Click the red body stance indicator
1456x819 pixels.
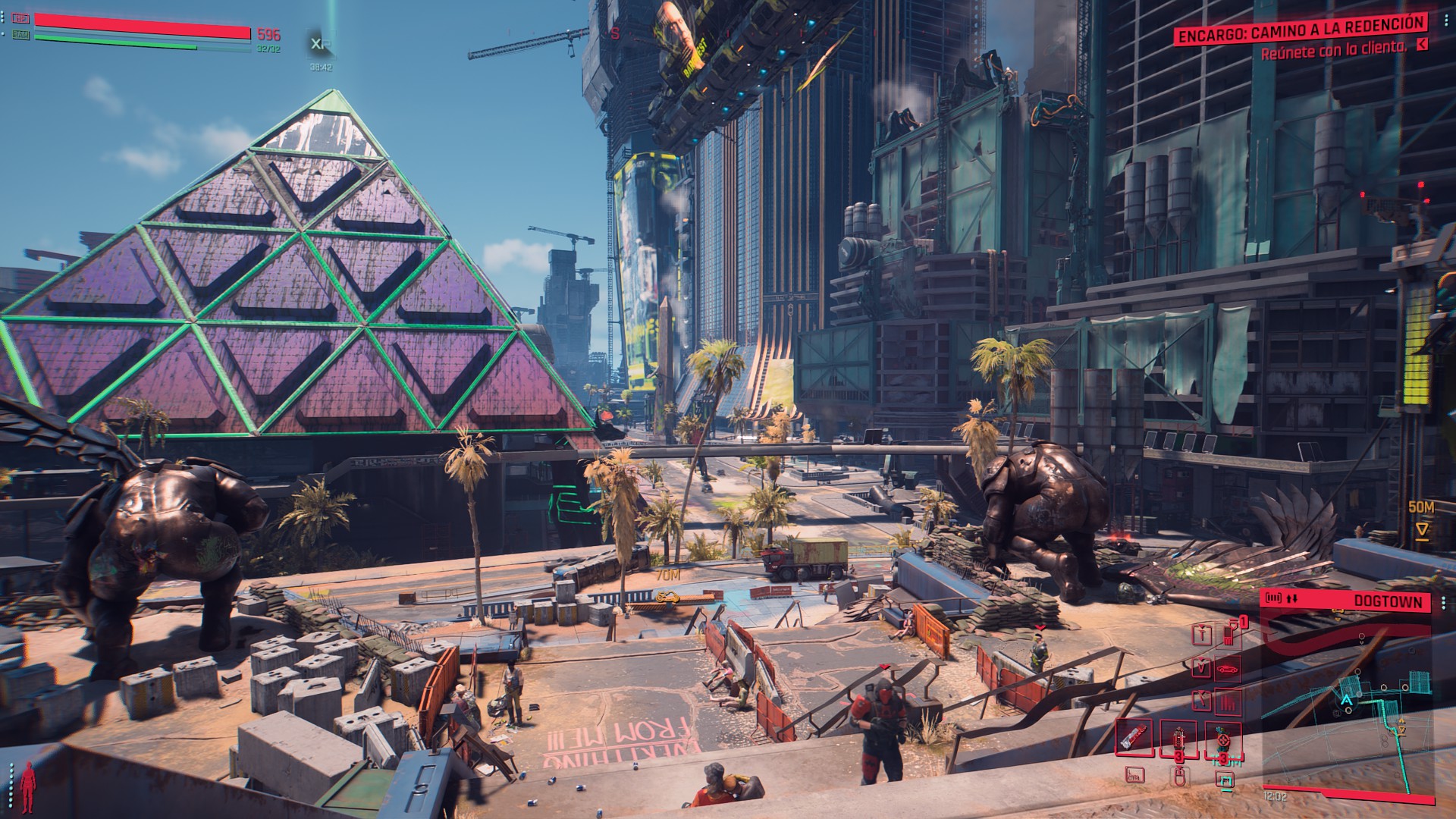tap(29, 785)
